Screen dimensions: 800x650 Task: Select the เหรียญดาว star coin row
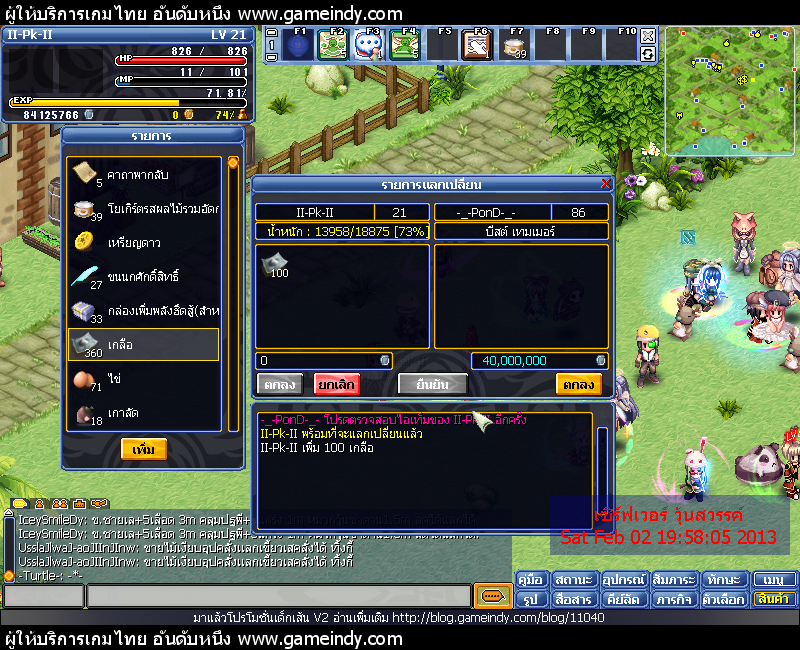click(x=143, y=242)
